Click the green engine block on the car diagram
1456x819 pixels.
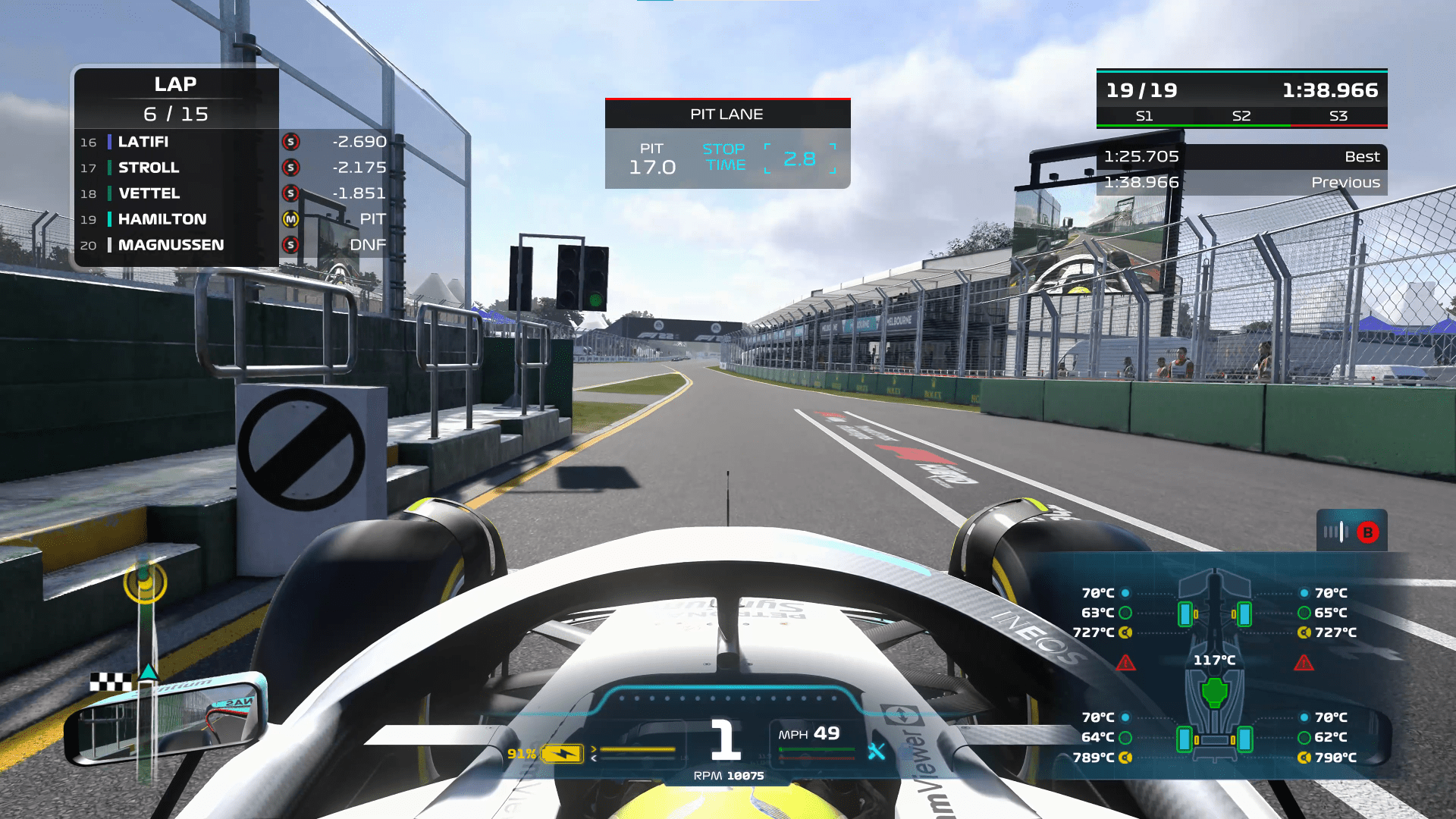[1213, 690]
